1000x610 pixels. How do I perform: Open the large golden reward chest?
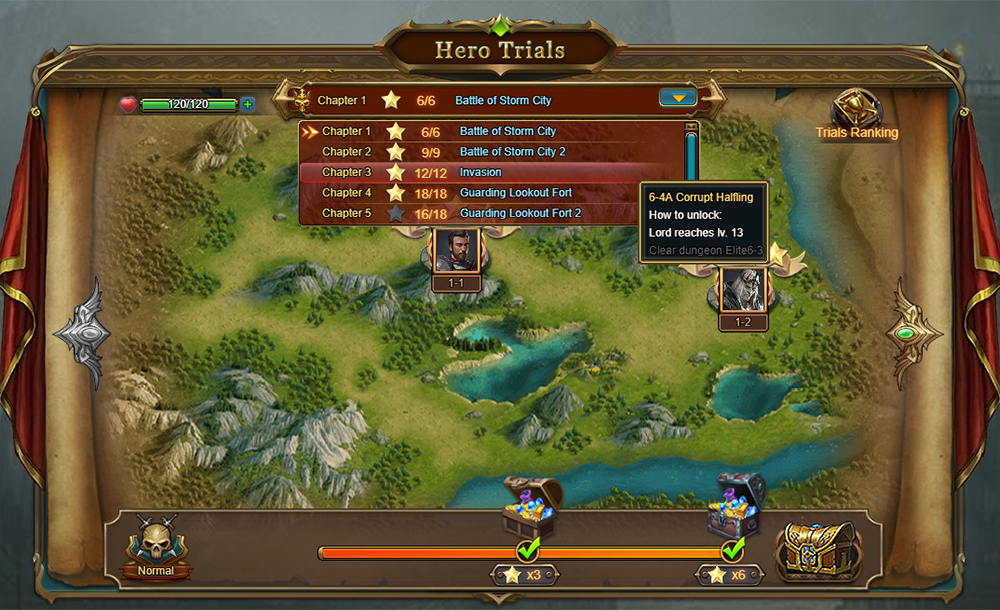point(820,548)
